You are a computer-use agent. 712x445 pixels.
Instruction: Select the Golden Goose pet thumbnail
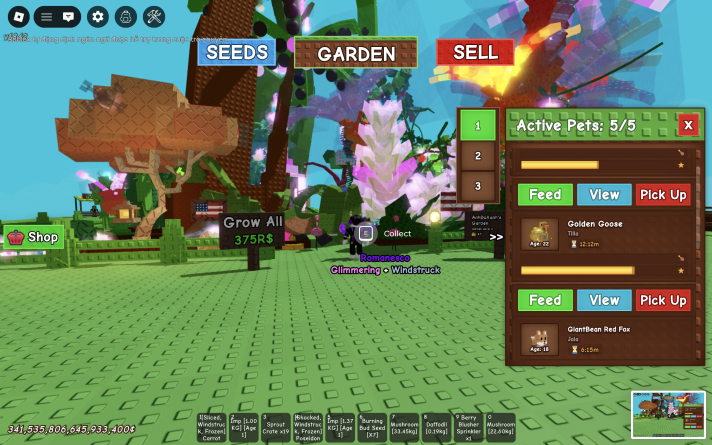click(540, 234)
